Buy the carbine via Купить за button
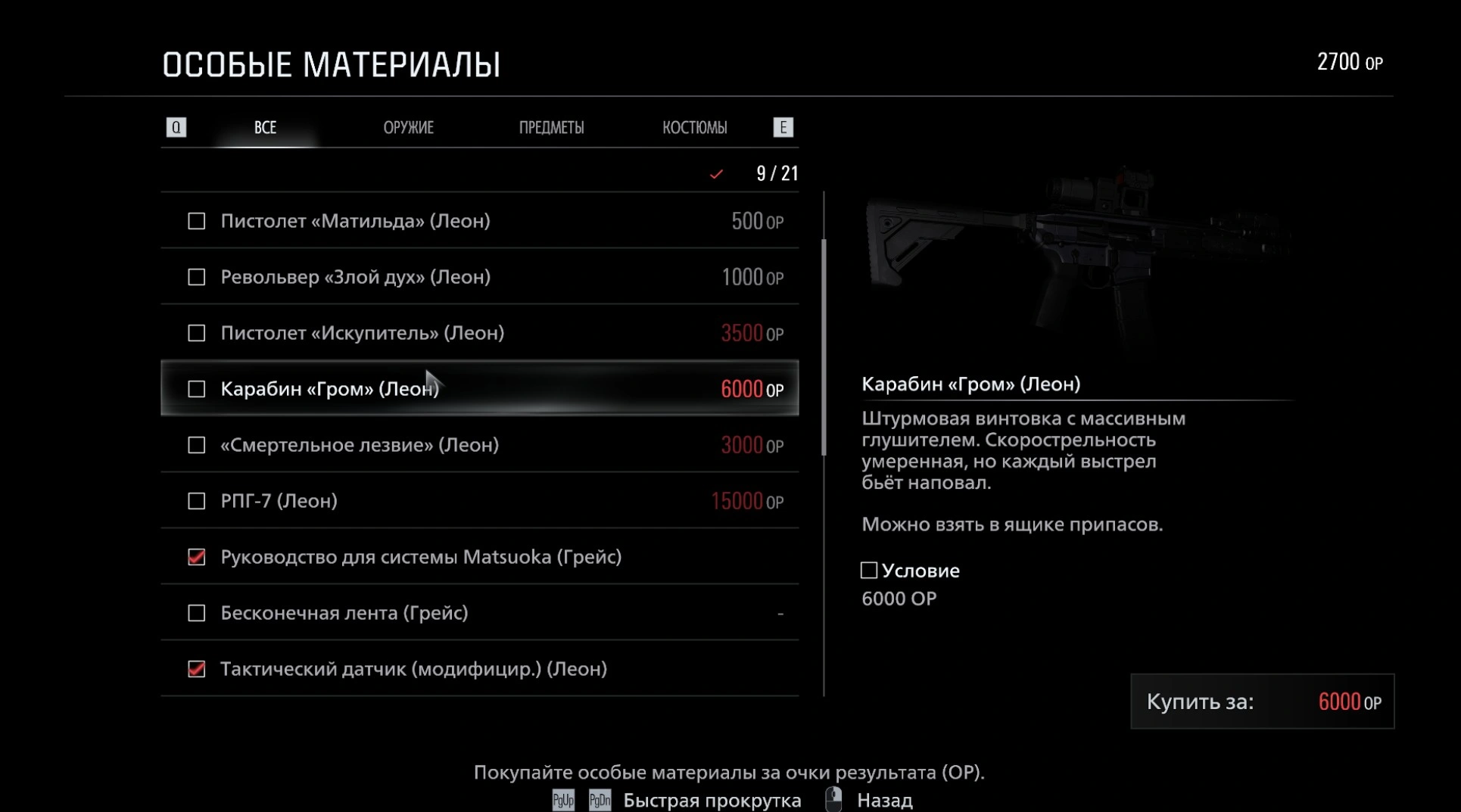Viewport: 1461px width, 812px height. point(1262,702)
